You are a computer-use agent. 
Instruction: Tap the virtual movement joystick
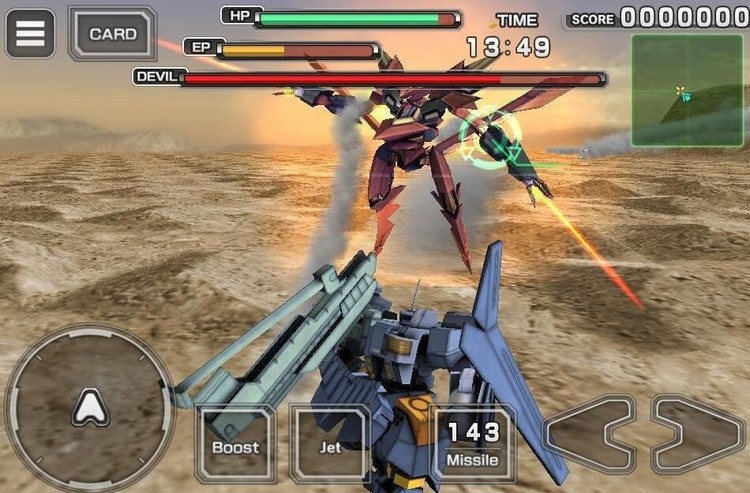(x=90, y=407)
